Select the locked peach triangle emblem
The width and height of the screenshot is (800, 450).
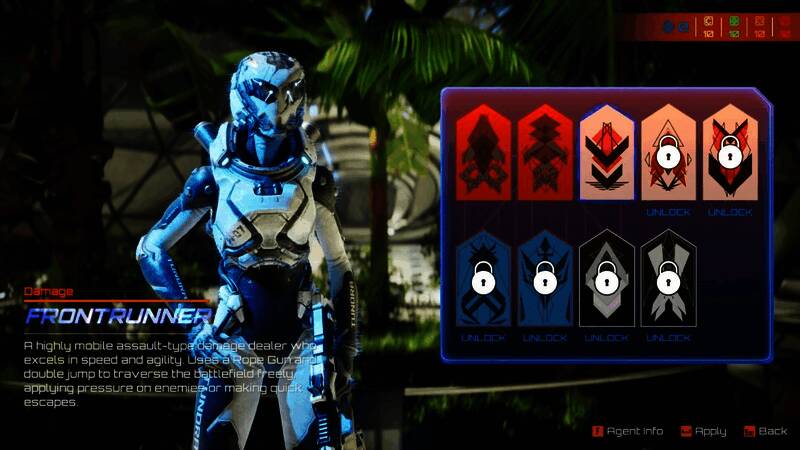point(668,153)
